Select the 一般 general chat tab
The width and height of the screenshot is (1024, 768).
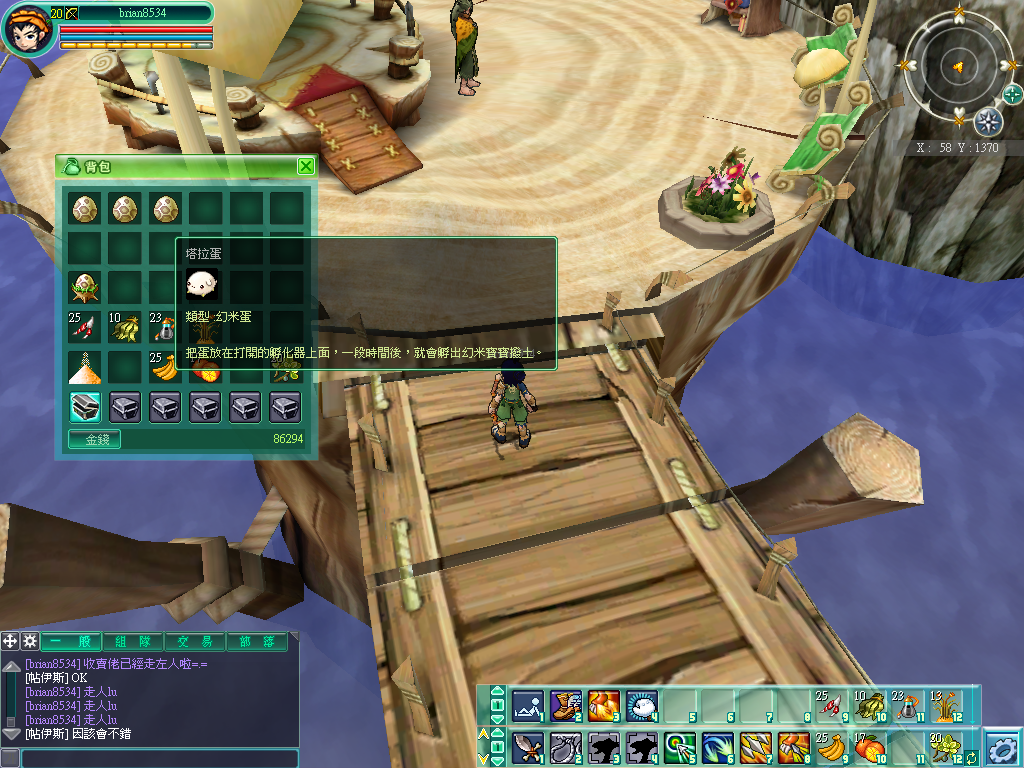(71, 642)
